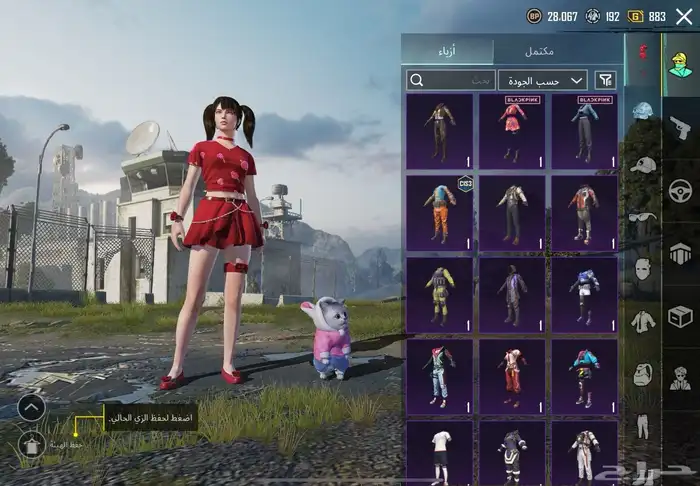The image size is (700, 486).
Task: Open the jacket tops category
Action: [642, 321]
